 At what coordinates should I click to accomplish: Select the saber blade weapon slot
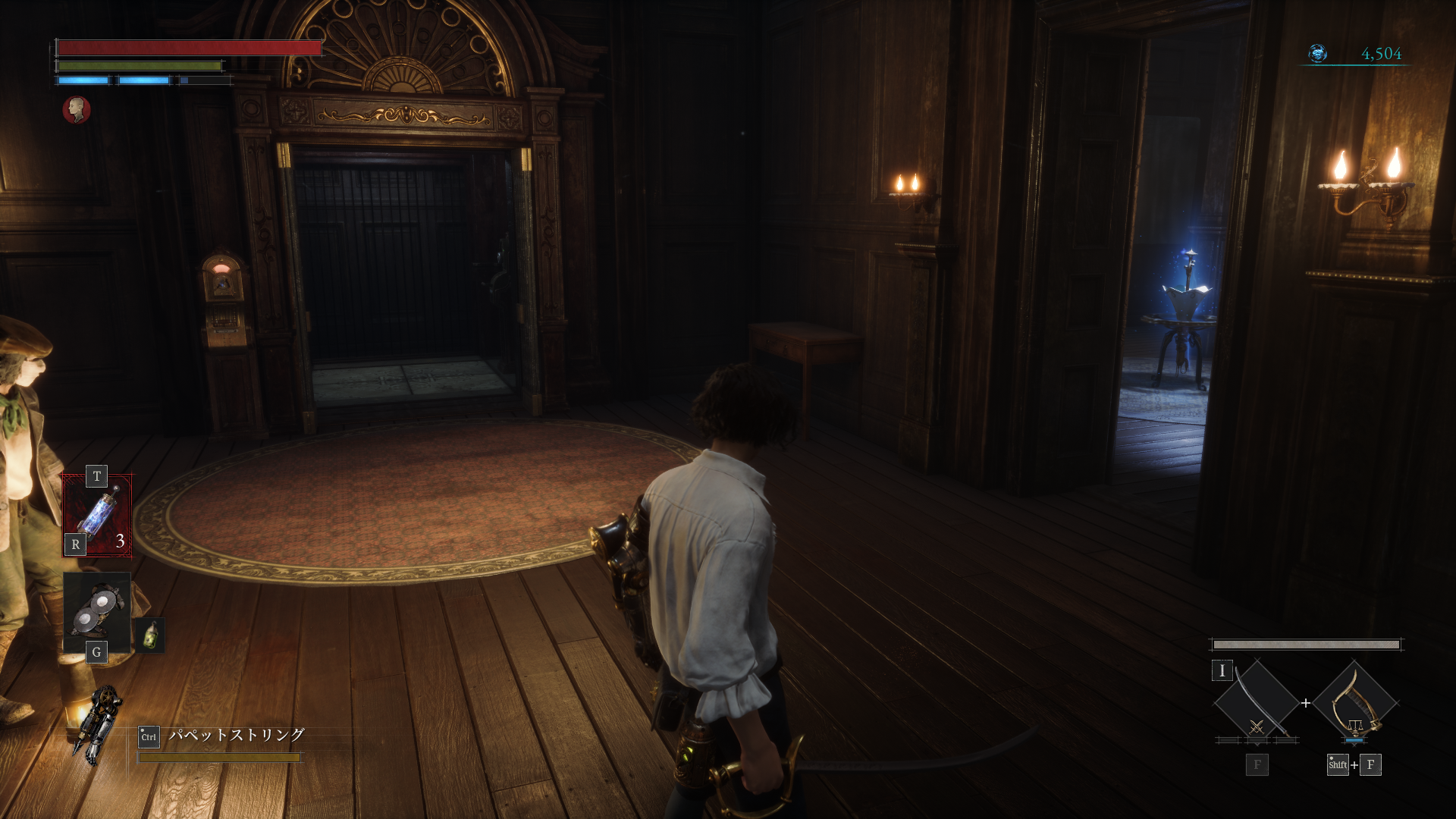point(1257,703)
